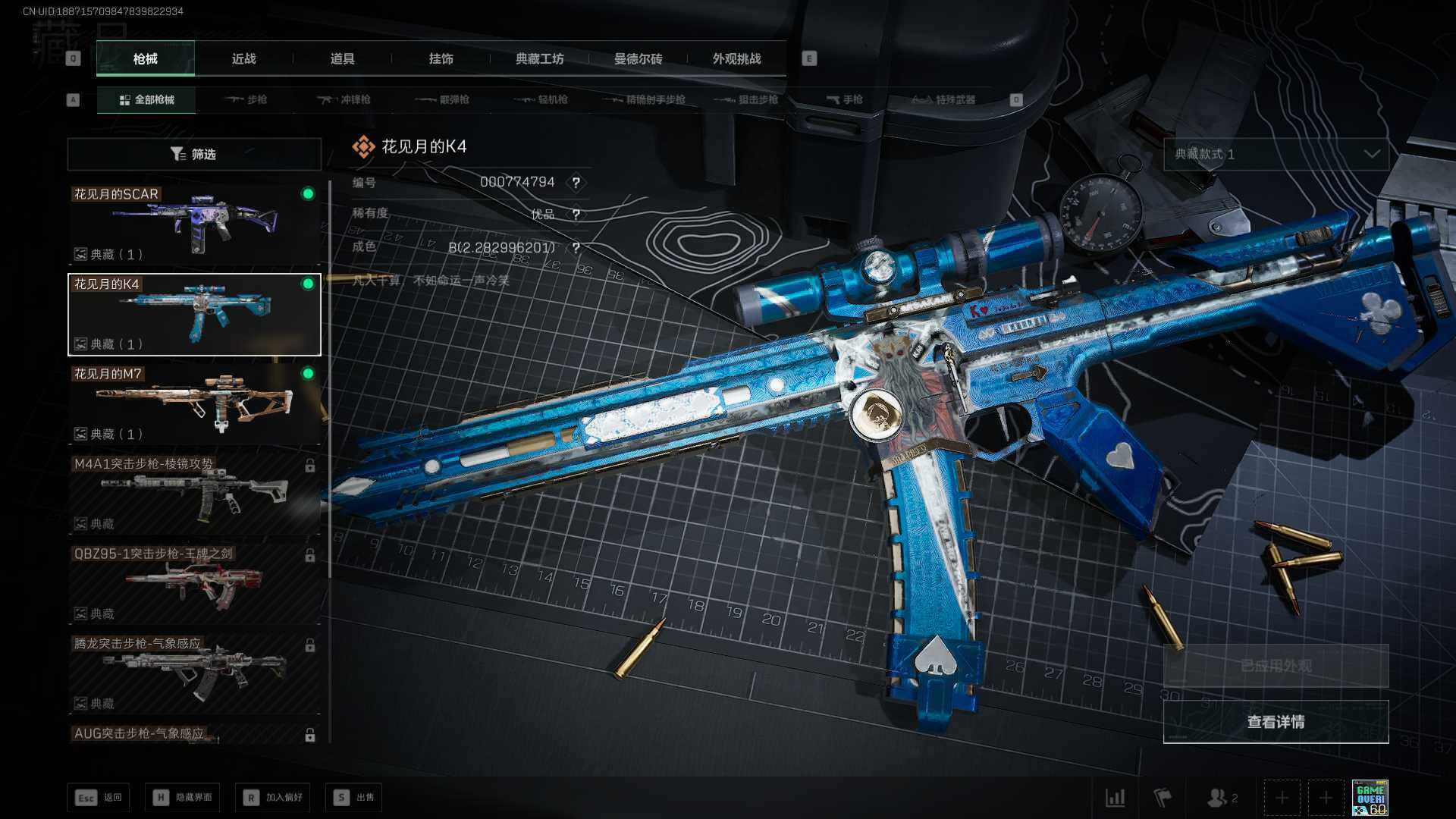Show only 手枪 weapons
Image resolution: width=1456 pixels, height=819 pixels.
[x=845, y=100]
